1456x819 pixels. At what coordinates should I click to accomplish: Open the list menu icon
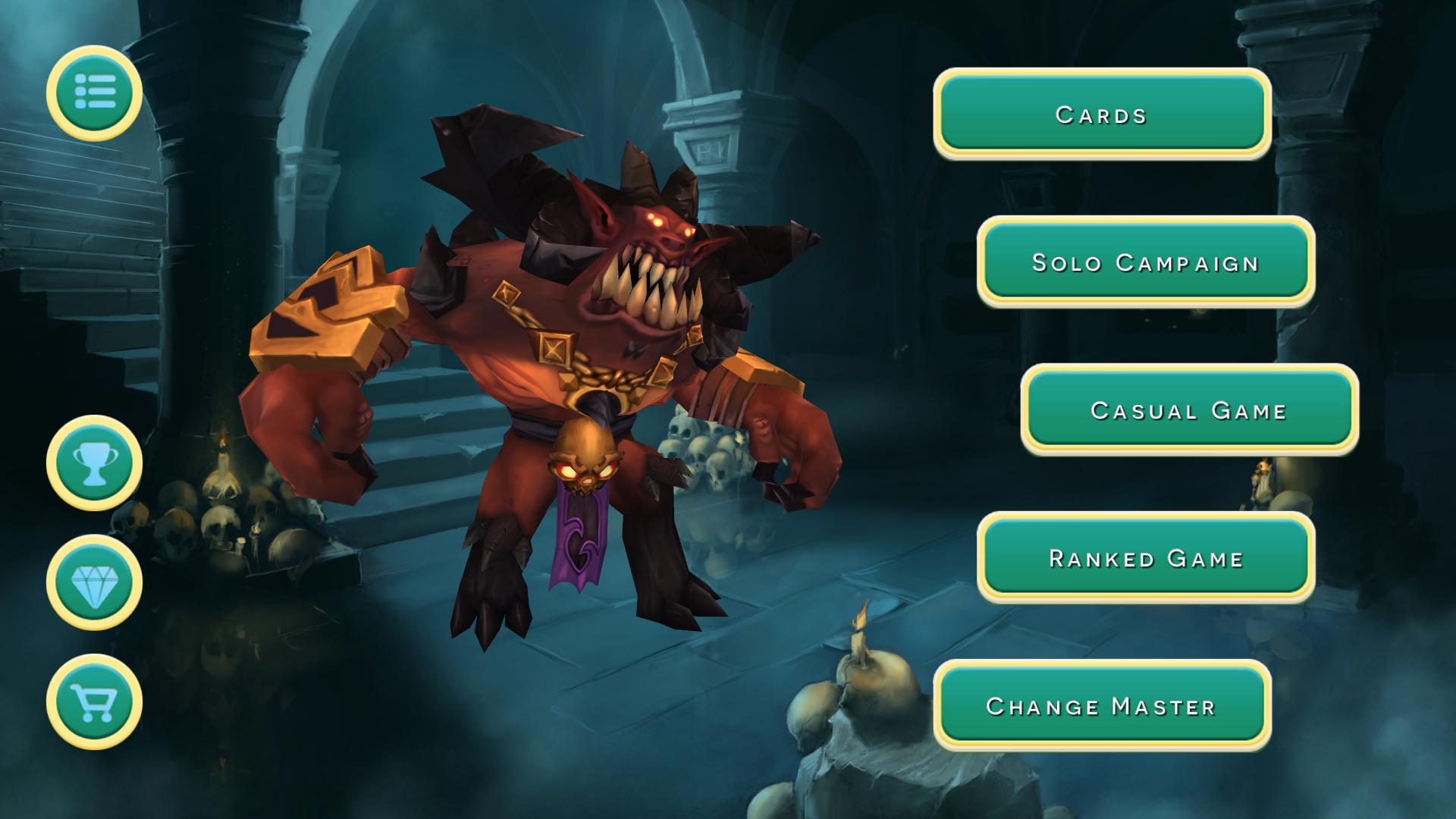coord(94,93)
